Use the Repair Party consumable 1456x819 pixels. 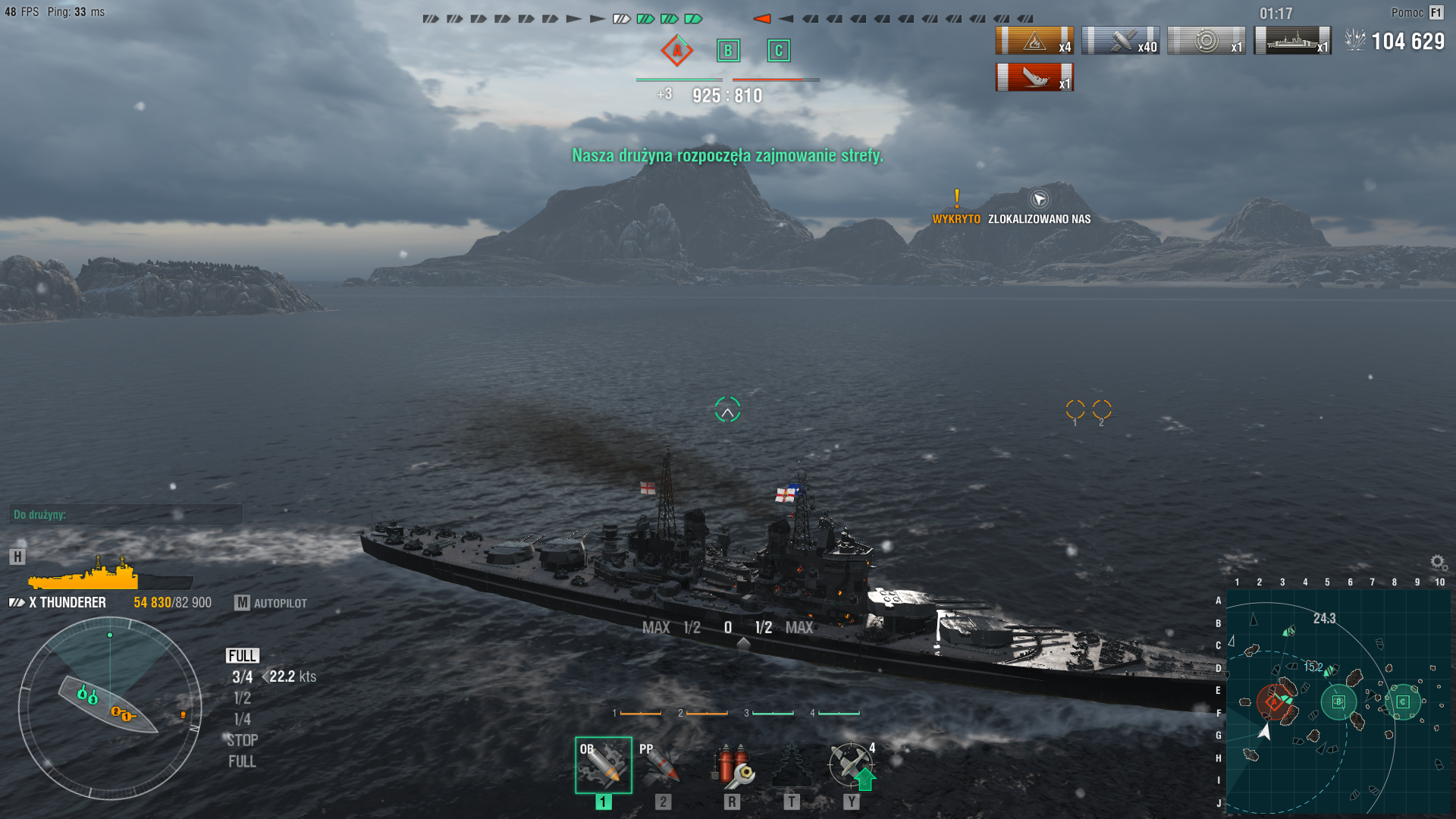[791, 764]
